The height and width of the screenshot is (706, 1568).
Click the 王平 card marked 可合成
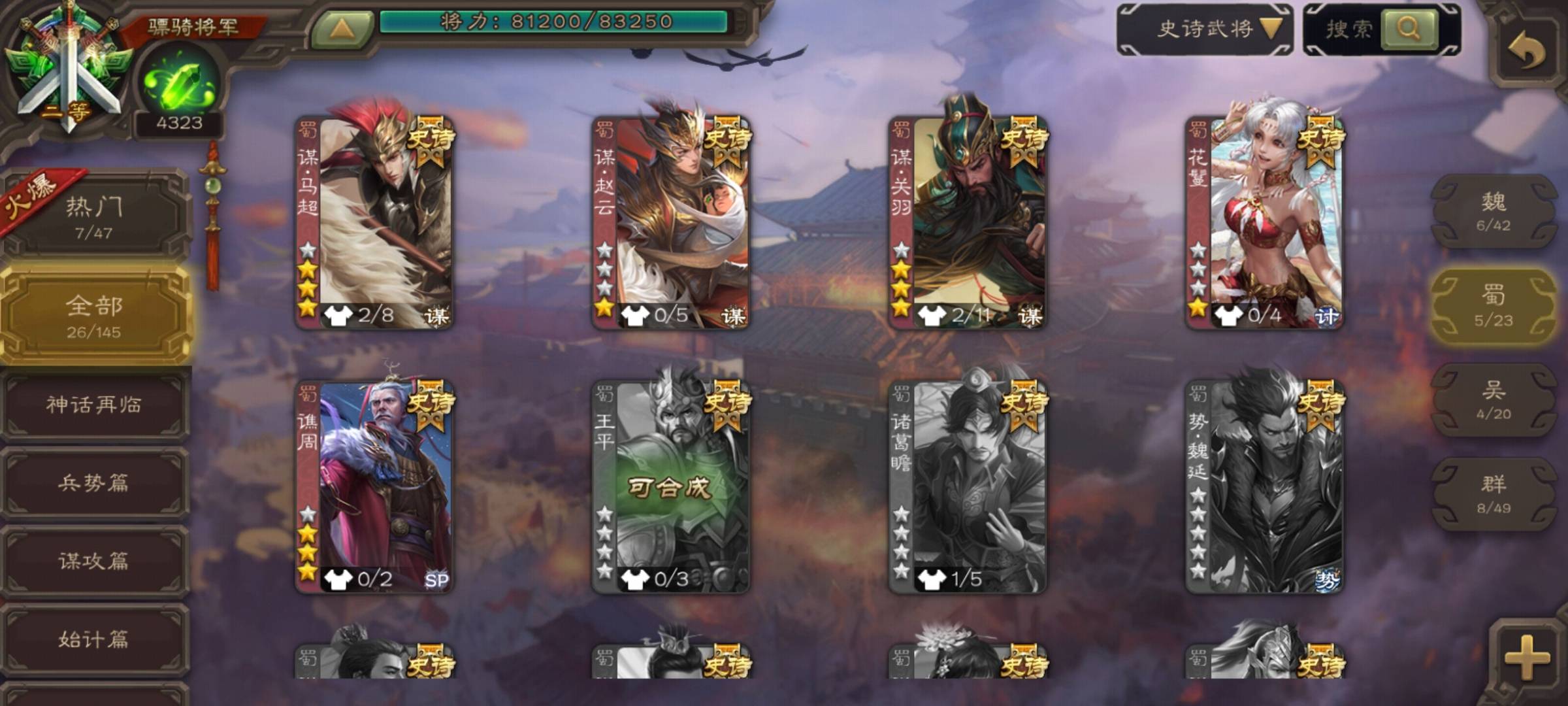click(671, 487)
